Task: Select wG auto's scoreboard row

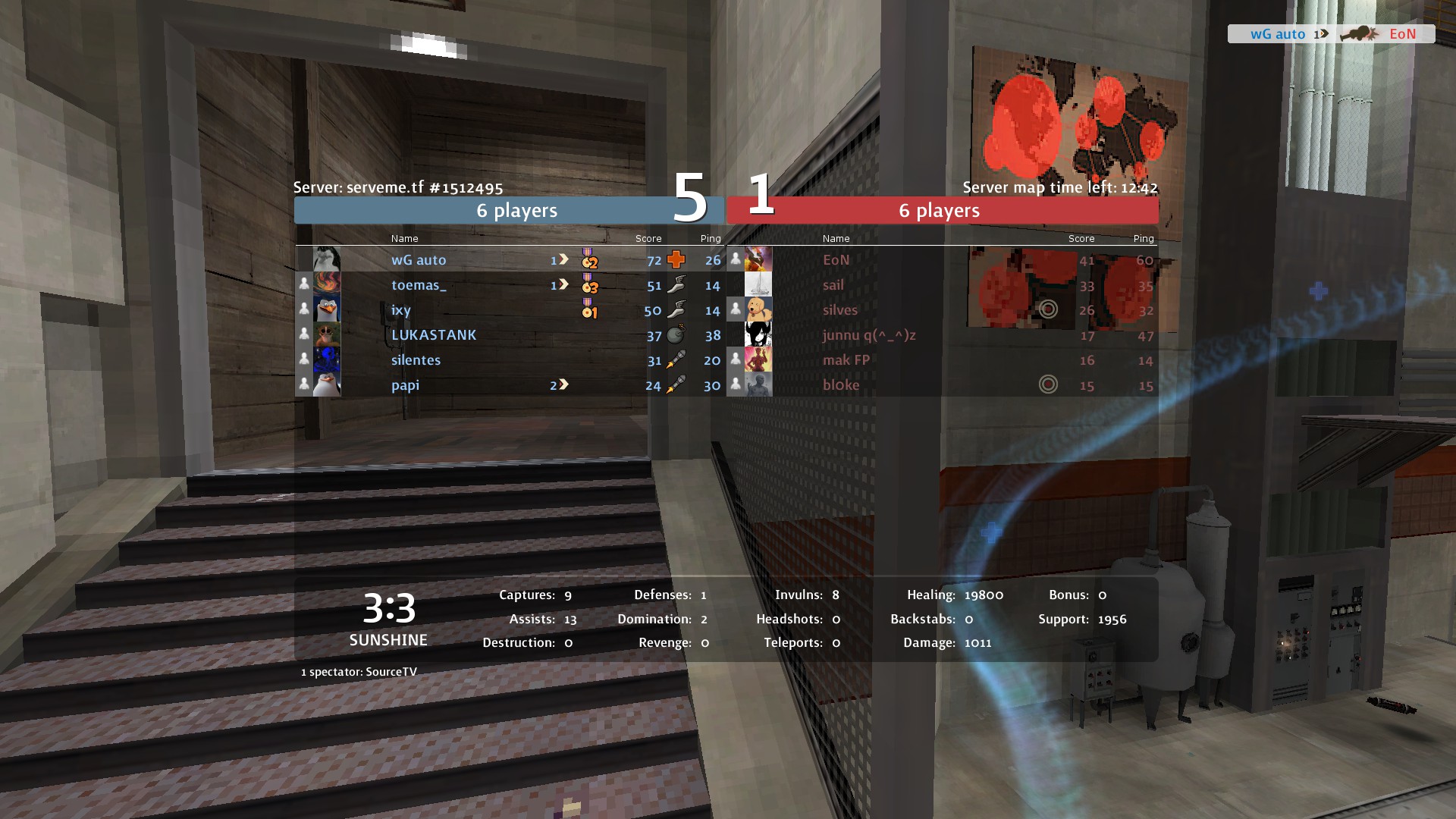Action: [x=419, y=260]
